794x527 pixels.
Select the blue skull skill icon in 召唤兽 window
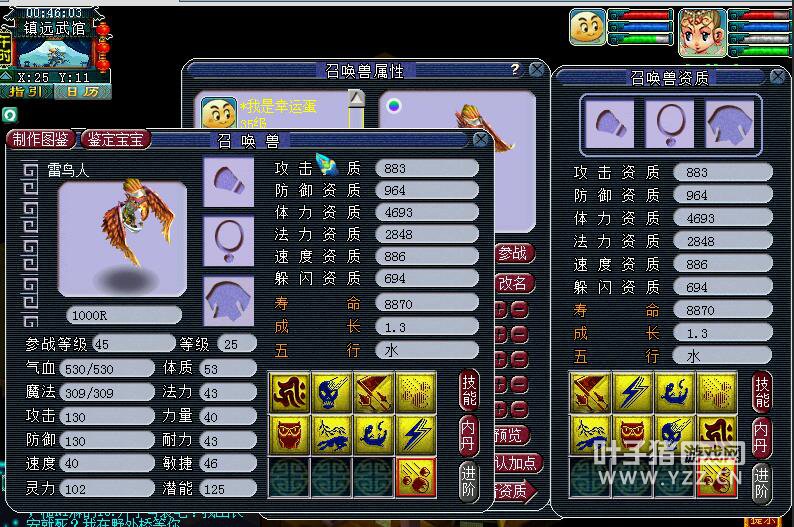tap(331, 391)
